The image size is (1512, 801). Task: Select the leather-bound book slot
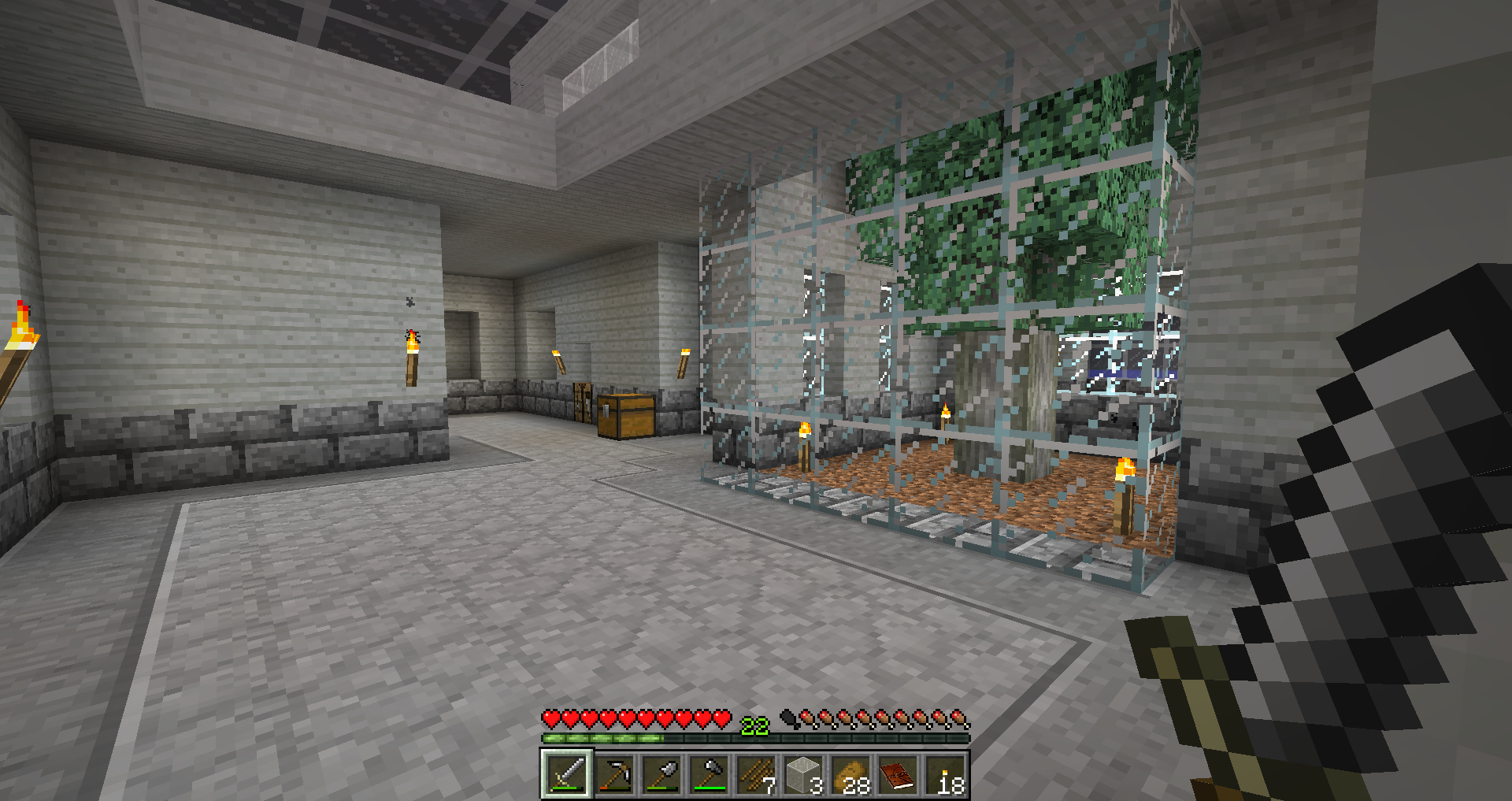[897, 775]
